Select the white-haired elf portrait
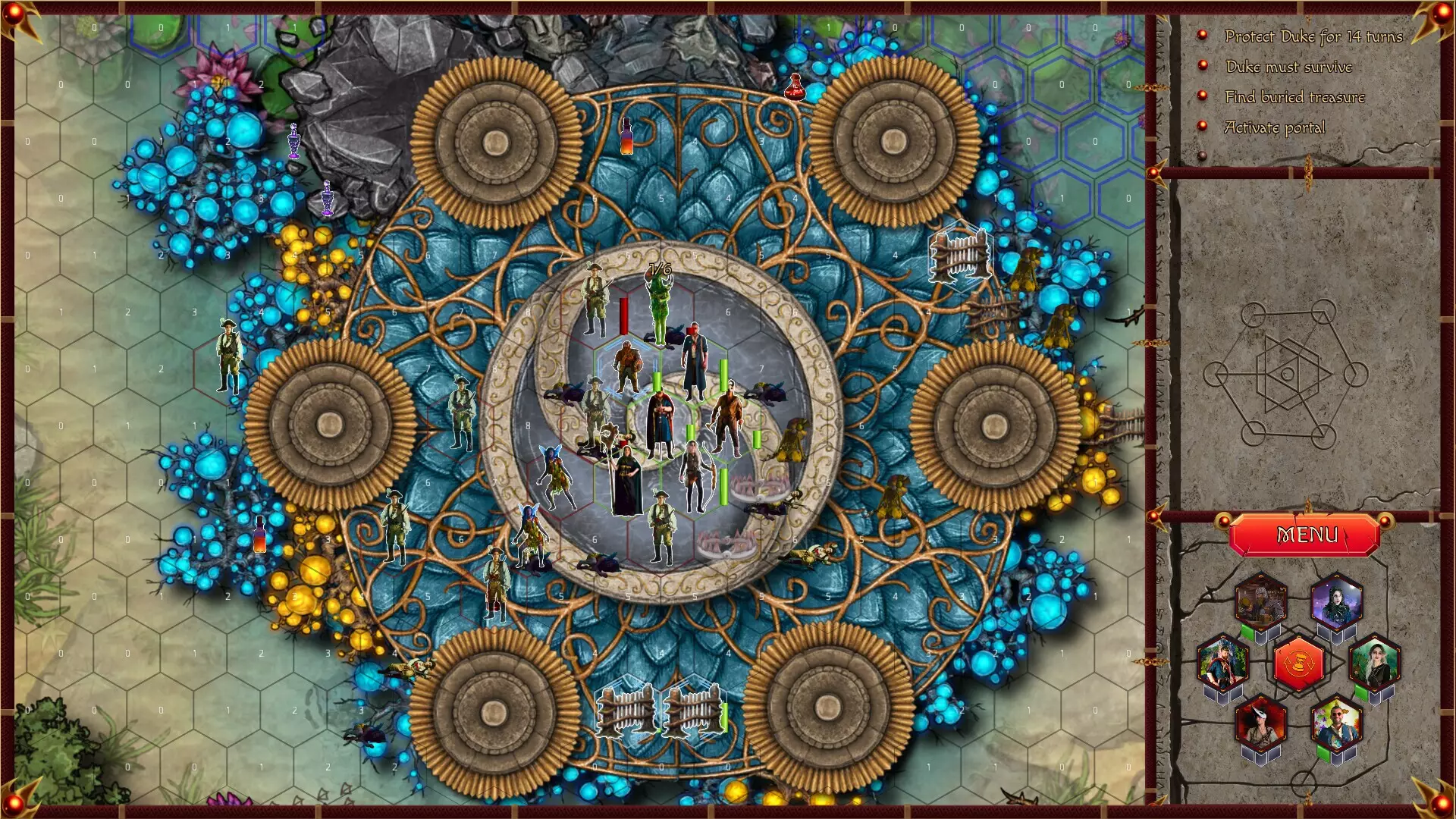Image resolution: width=1456 pixels, height=819 pixels. pyautogui.click(x=1375, y=662)
